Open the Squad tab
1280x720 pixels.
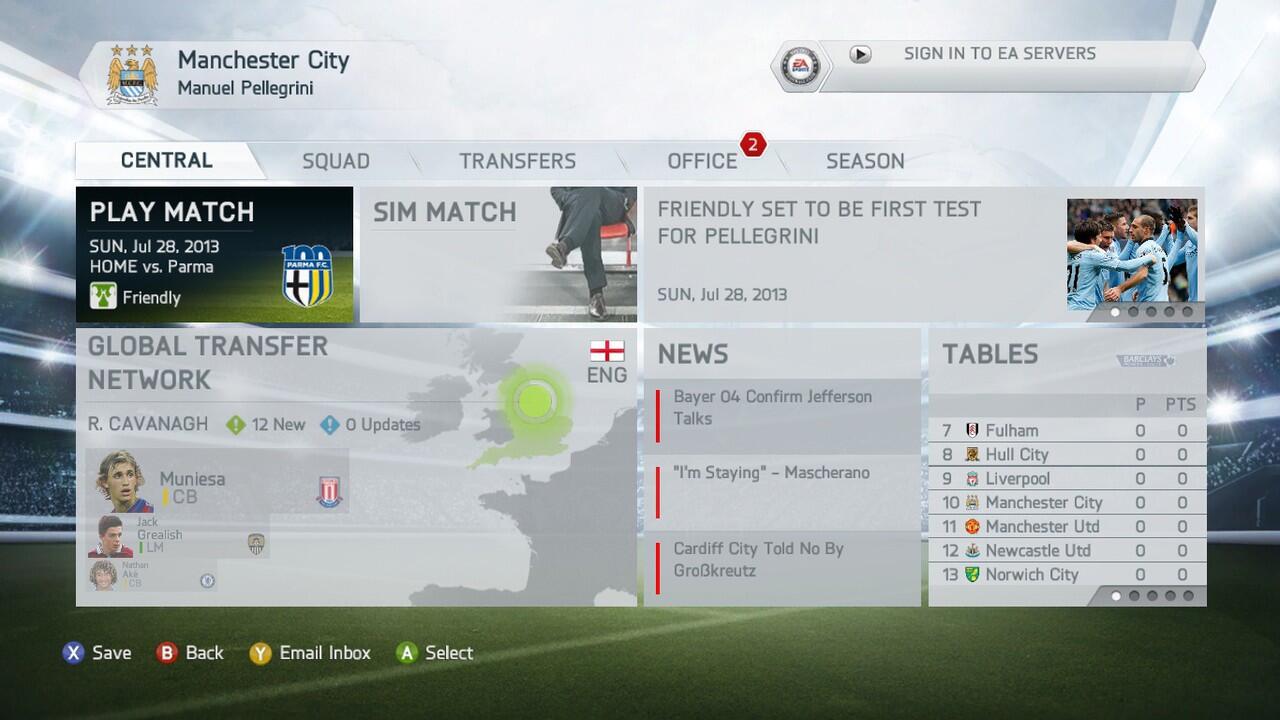point(336,161)
